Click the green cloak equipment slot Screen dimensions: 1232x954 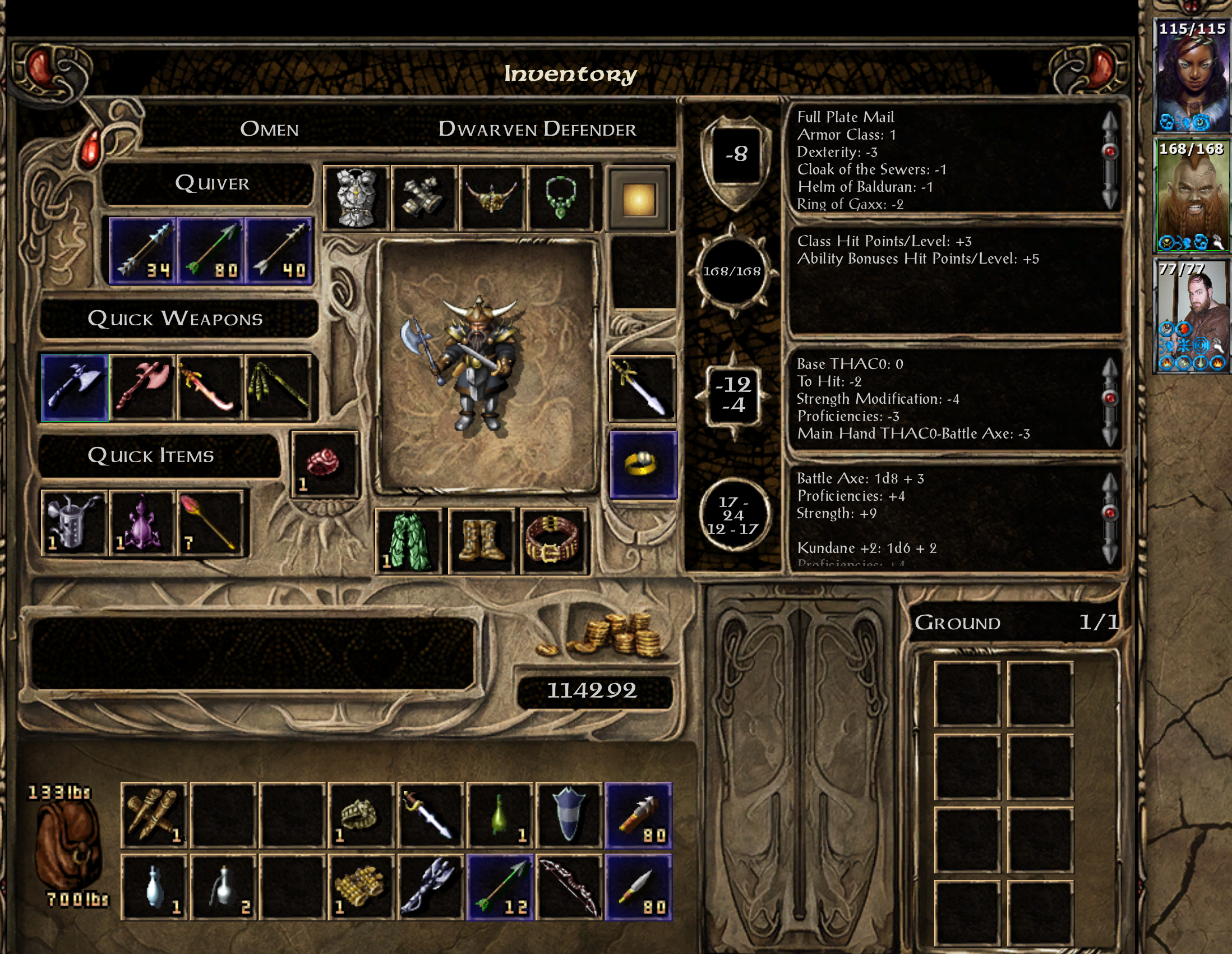pyautogui.click(x=408, y=542)
